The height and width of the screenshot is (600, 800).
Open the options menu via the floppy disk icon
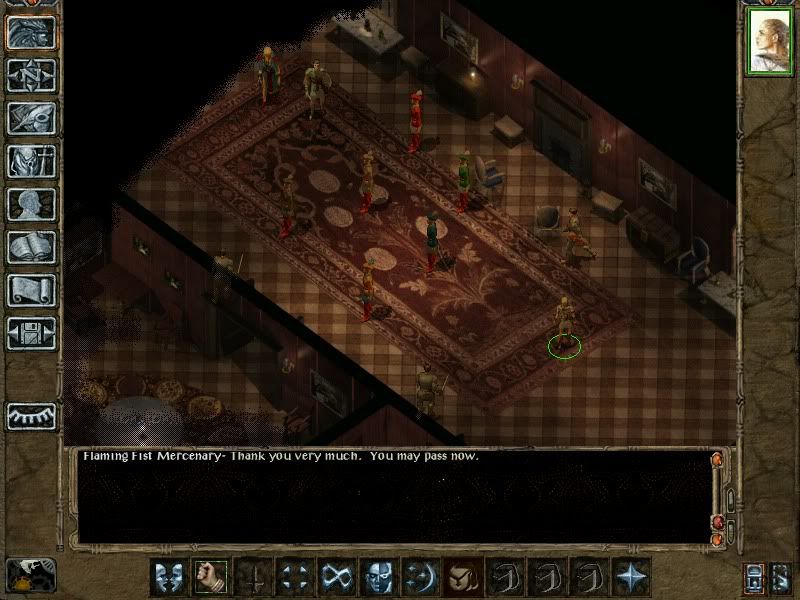pyautogui.click(x=31, y=333)
